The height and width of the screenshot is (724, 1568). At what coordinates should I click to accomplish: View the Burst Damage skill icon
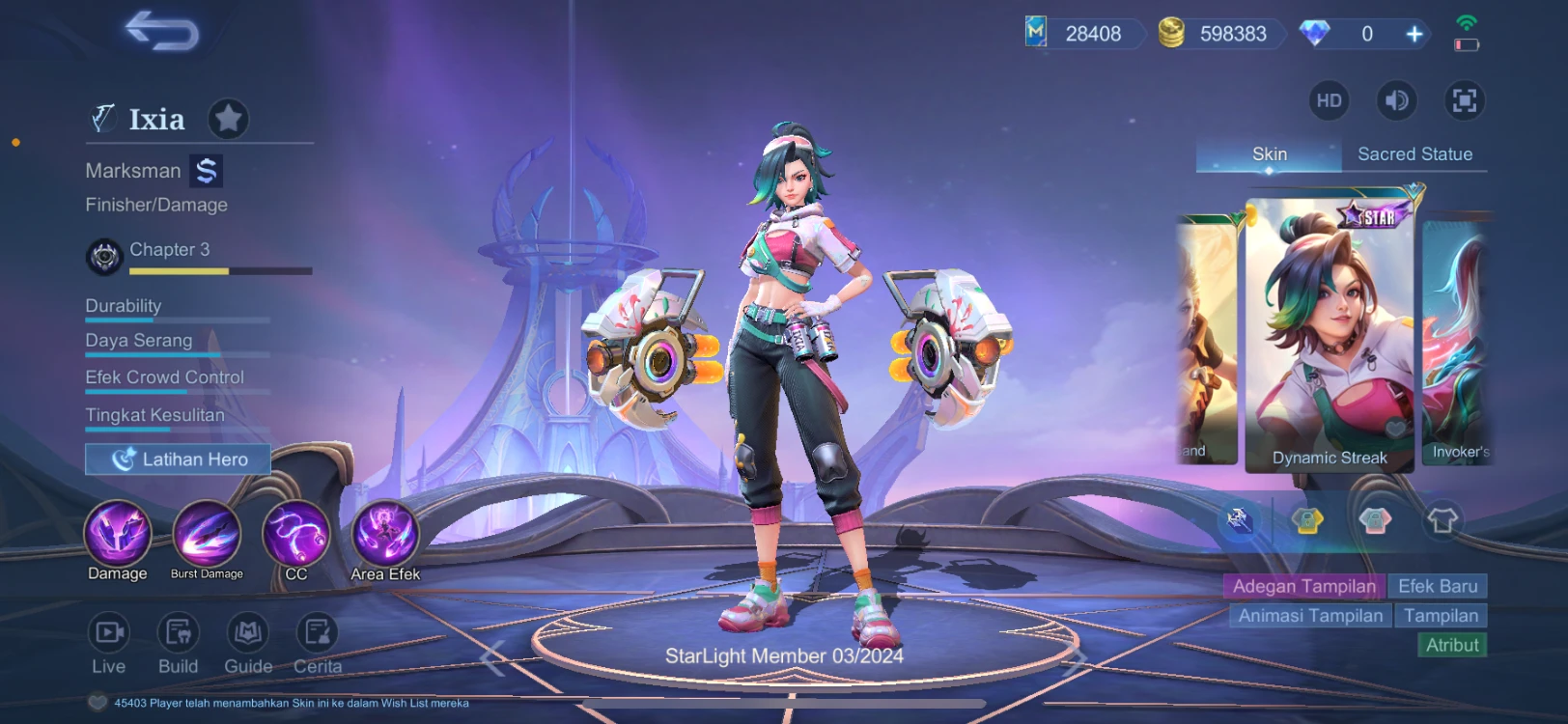[207, 534]
